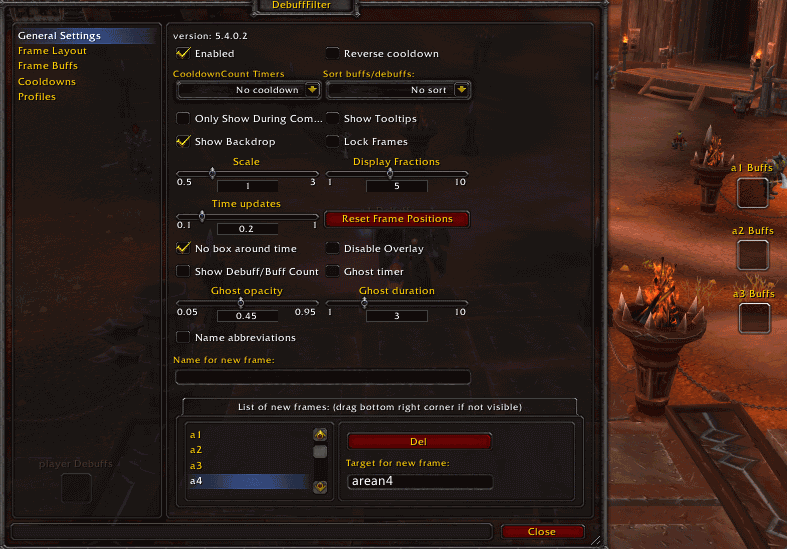This screenshot has height=549, width=787.
Task: Click the Name for new frame field
Action: pyautogui.click(x=322, y=377)
